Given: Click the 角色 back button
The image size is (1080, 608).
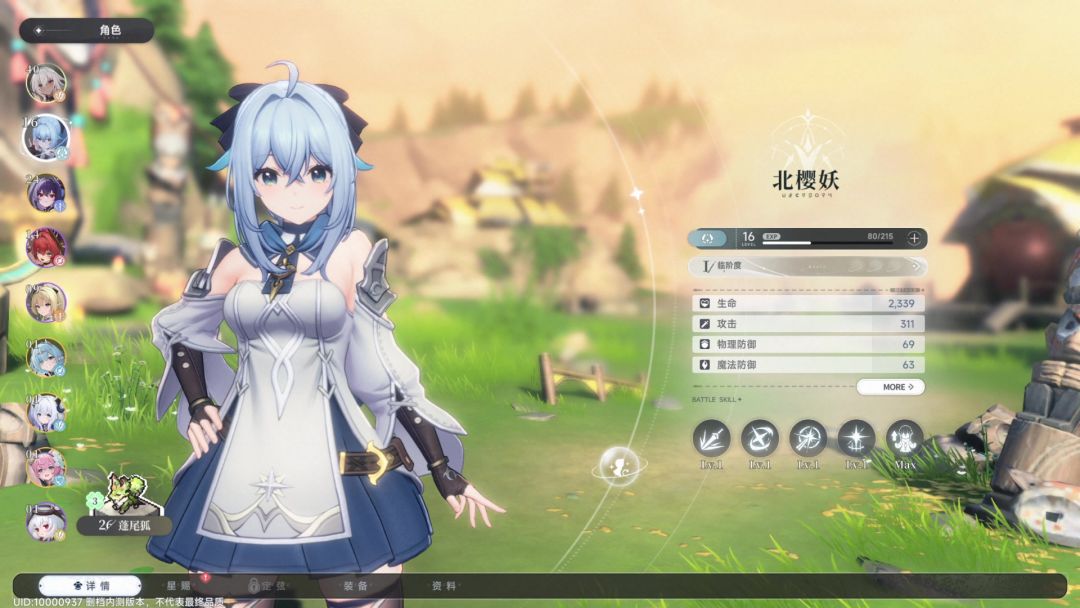Looking at the screenshot, I should [86, 30].
